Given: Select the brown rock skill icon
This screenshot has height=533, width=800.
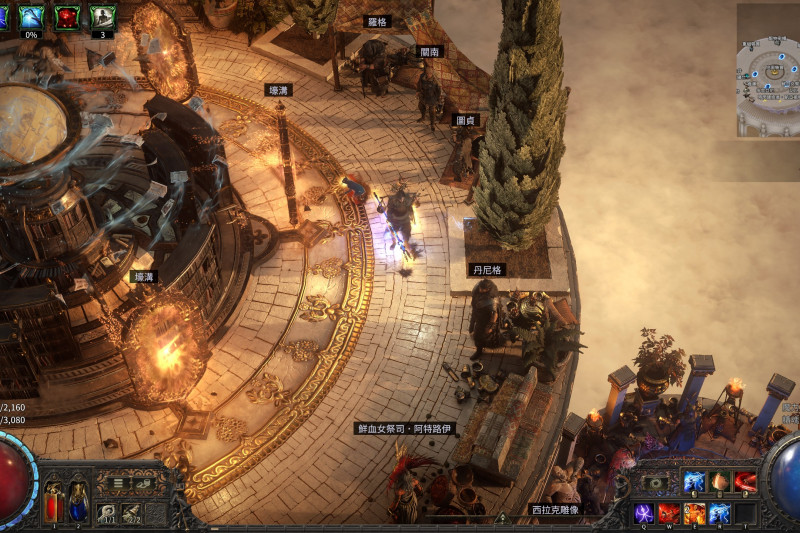Looking at the screenshot, I should (719, 482).
